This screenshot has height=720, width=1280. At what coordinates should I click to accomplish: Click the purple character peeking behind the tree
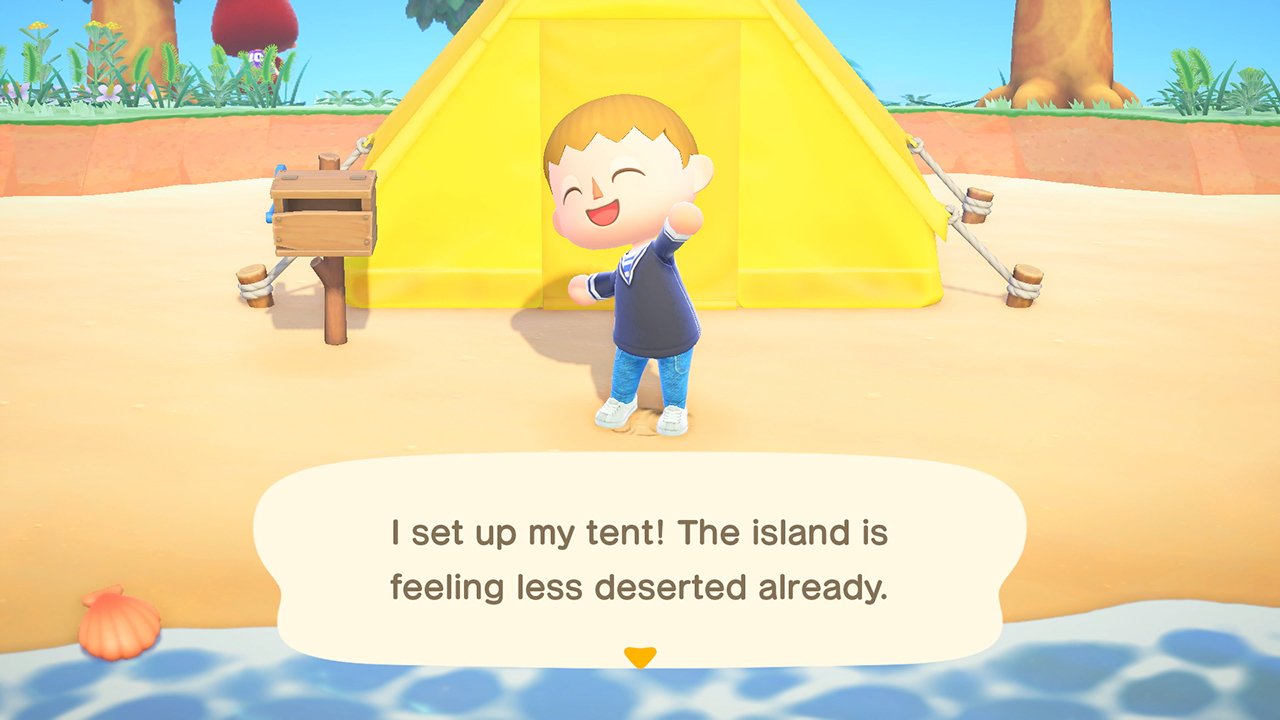pos(257,56)
